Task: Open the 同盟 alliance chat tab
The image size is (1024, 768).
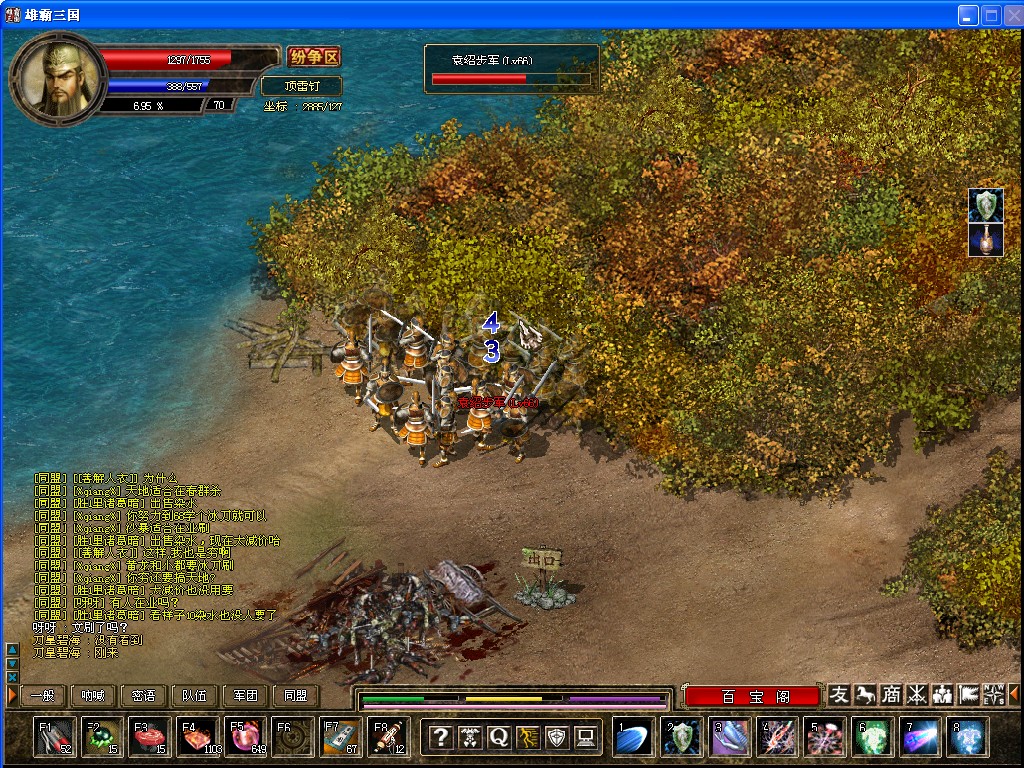Action: (296, 696)
